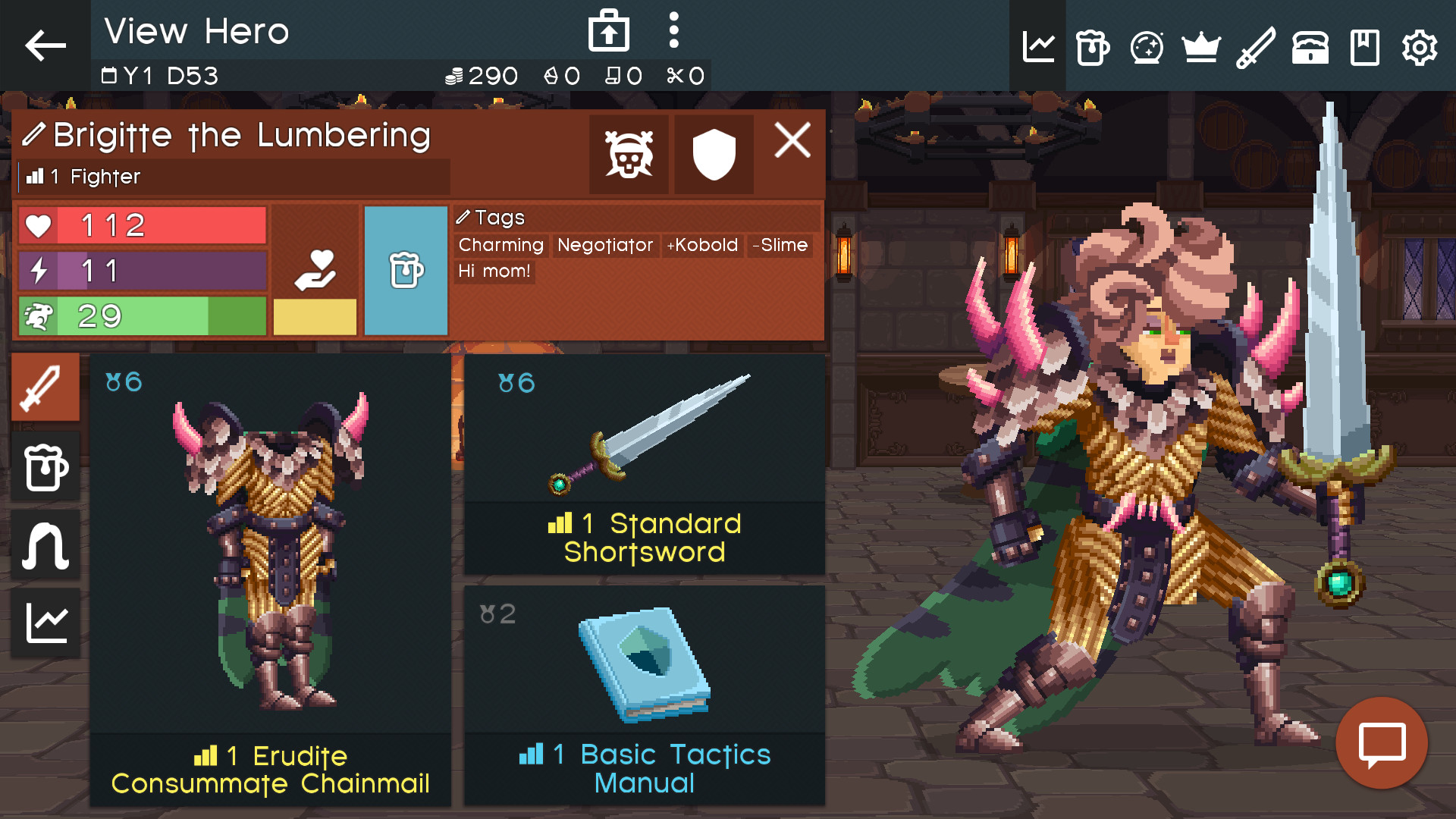This screenshot has width=1456, height=819.
Task: Open the settings gear icon
Action: coord(1419,47)
